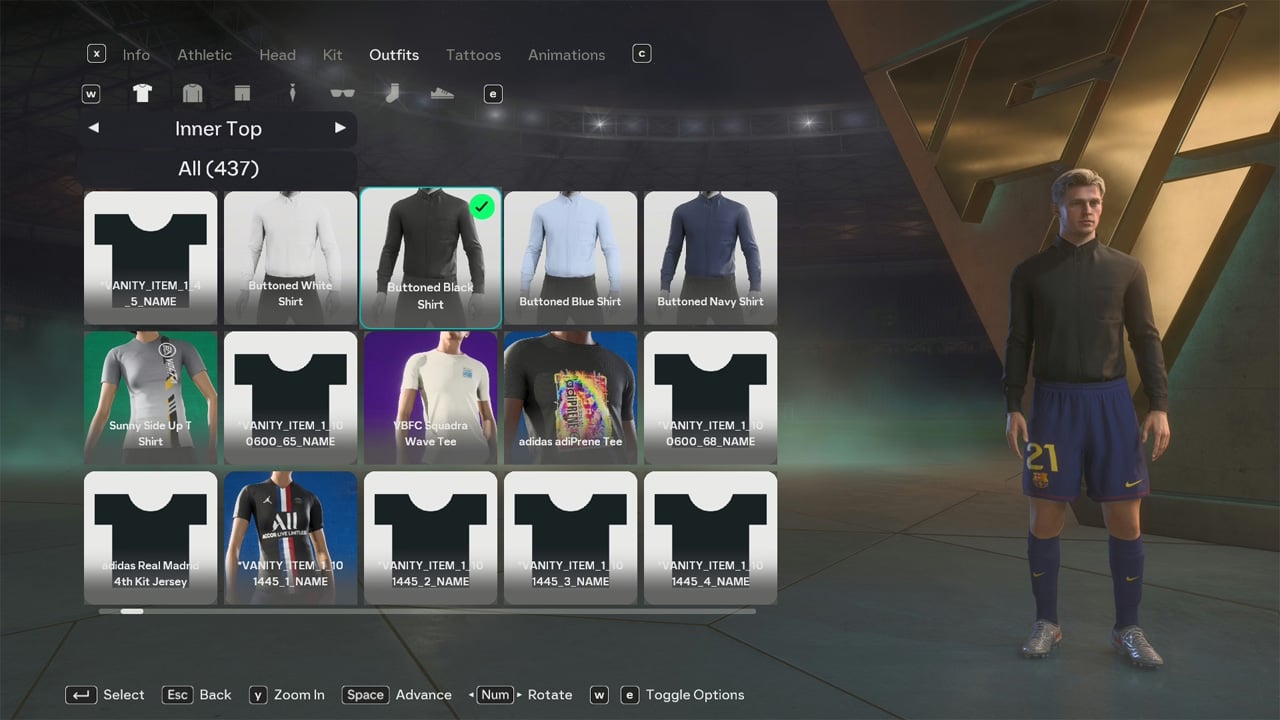Select the adidas adiPrene Tee thumbnail
1280x720 pixels.
point(570,397)
